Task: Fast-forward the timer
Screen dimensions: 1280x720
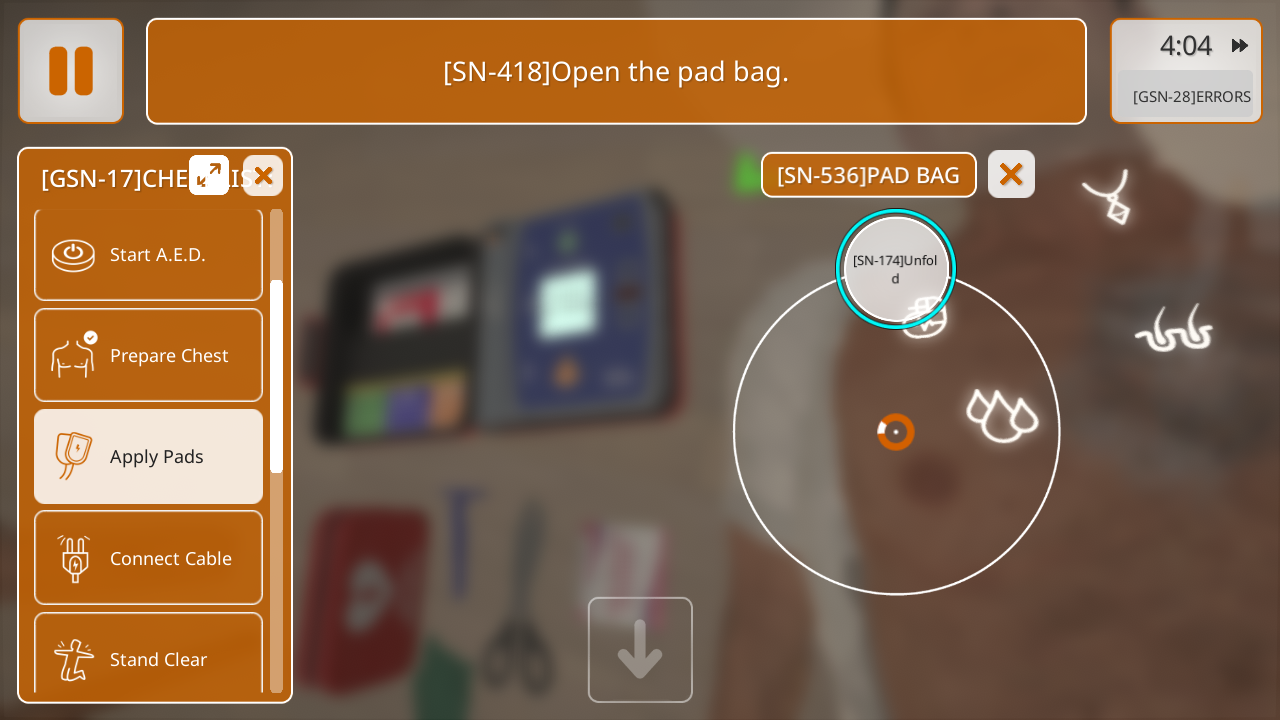Action: (x=1240, y=46)
